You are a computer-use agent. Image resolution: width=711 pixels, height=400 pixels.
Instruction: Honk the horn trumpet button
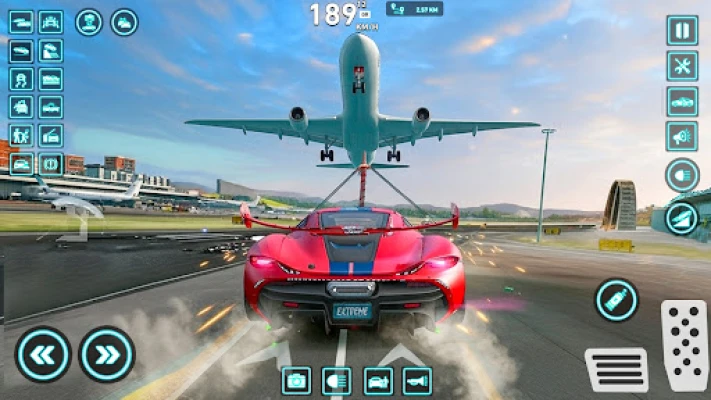(x=417, y=380)
